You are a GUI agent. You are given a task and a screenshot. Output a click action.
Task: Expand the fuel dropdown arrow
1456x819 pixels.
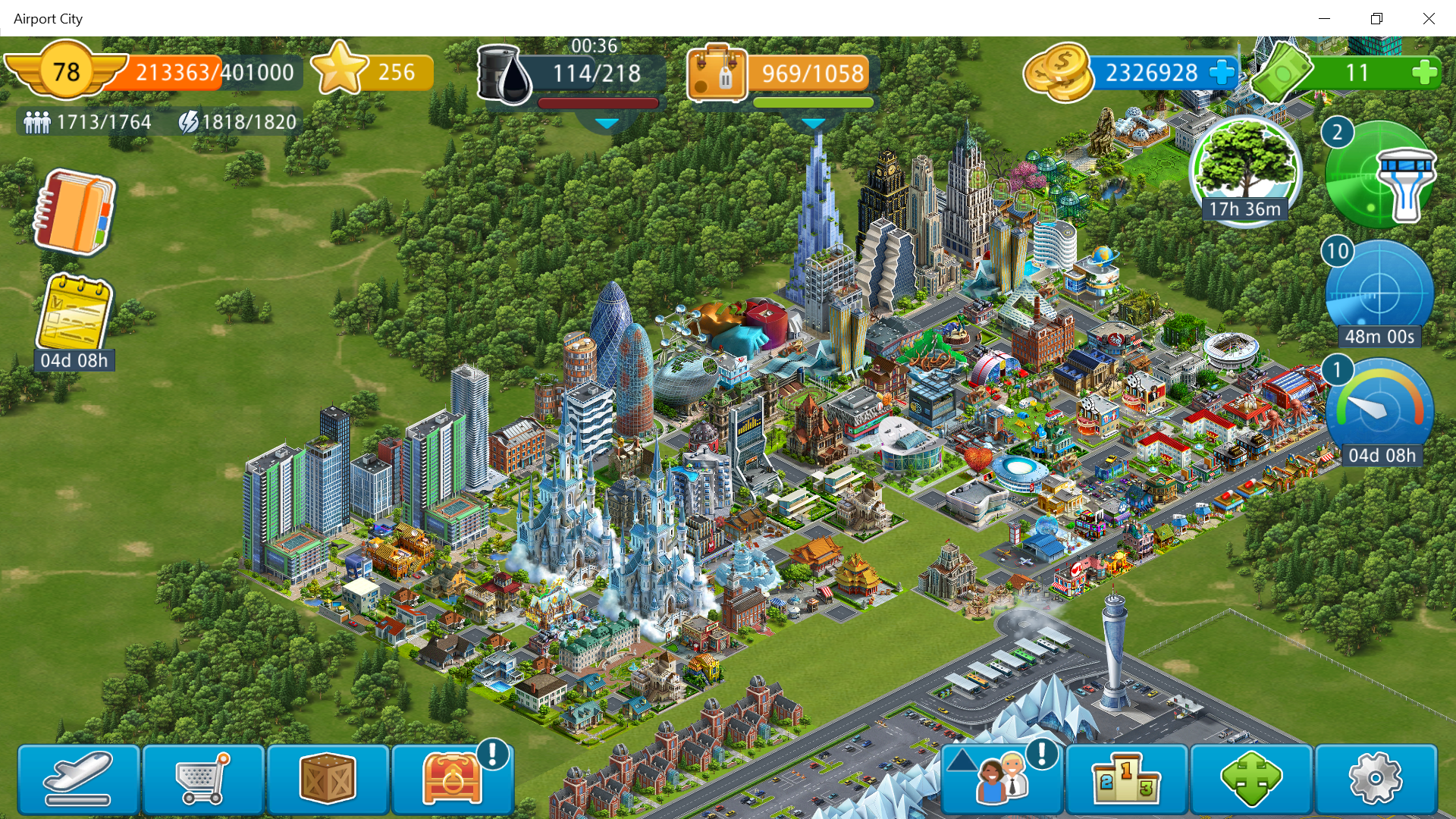tap(607, 122)
